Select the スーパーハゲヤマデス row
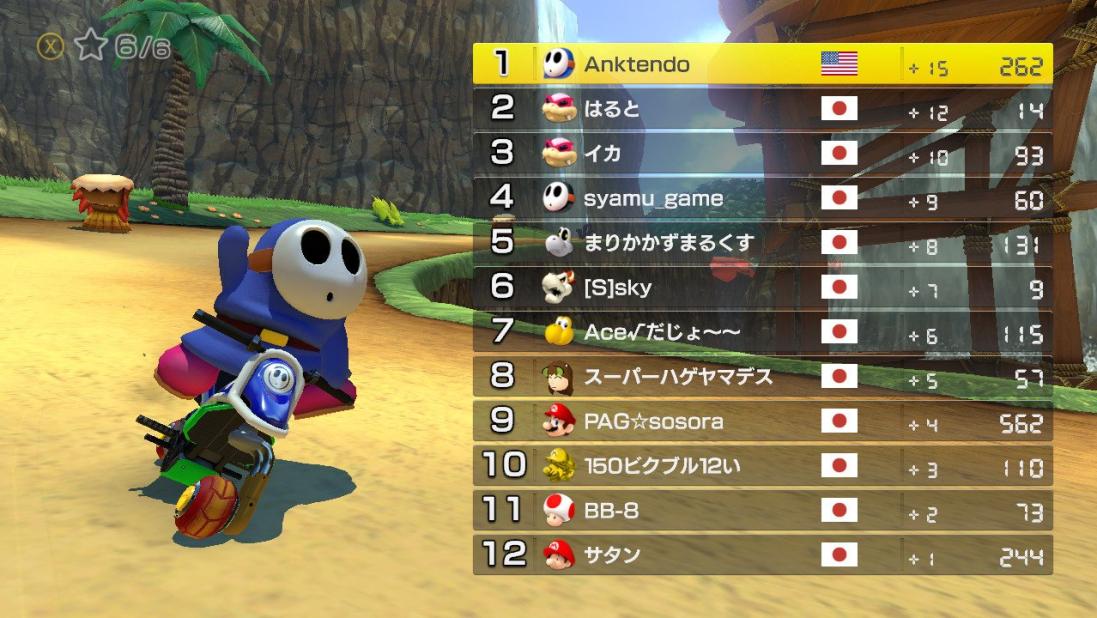 [x=762, y=377]
